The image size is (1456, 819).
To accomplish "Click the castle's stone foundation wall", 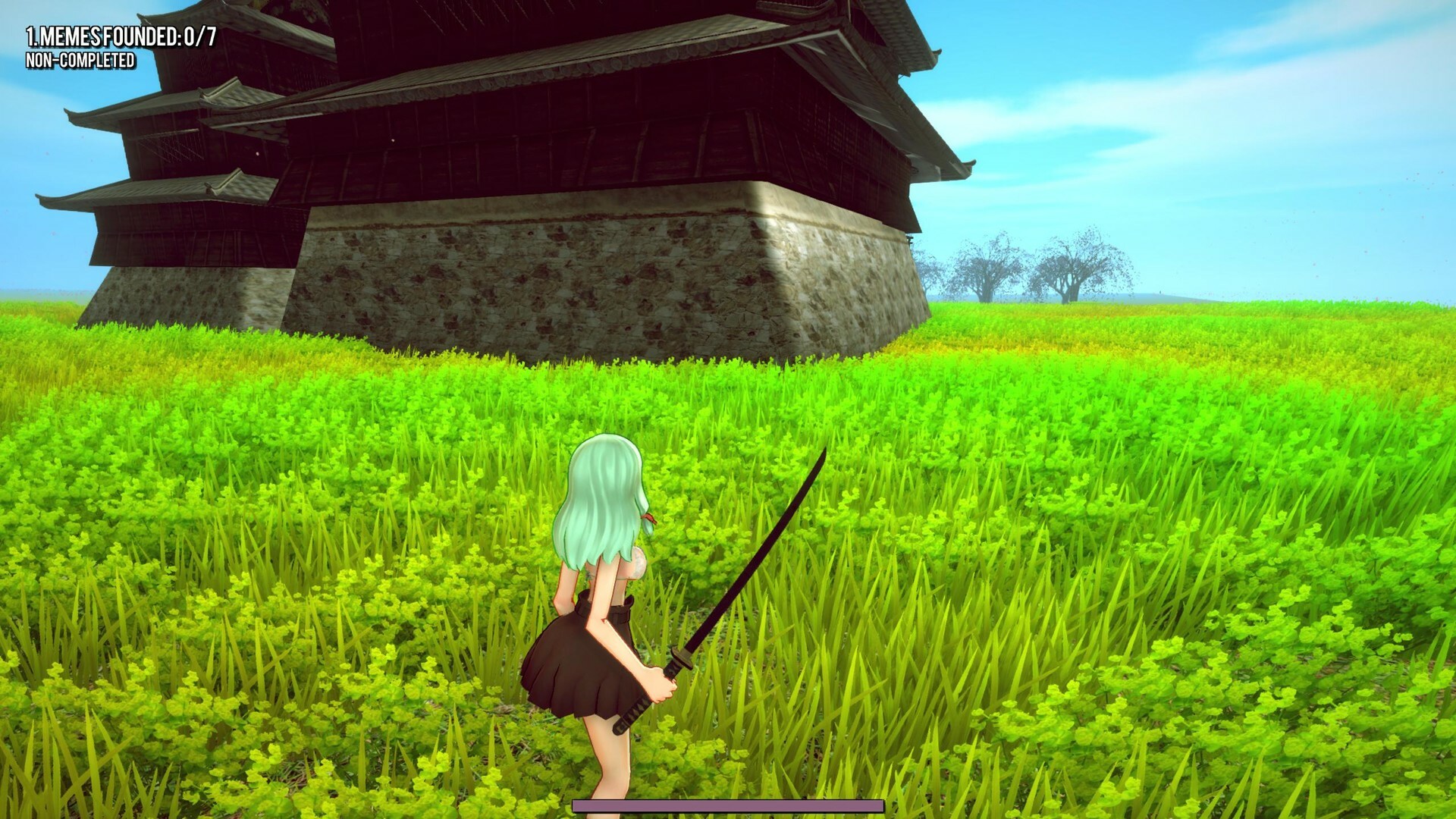I will [569, 281].
